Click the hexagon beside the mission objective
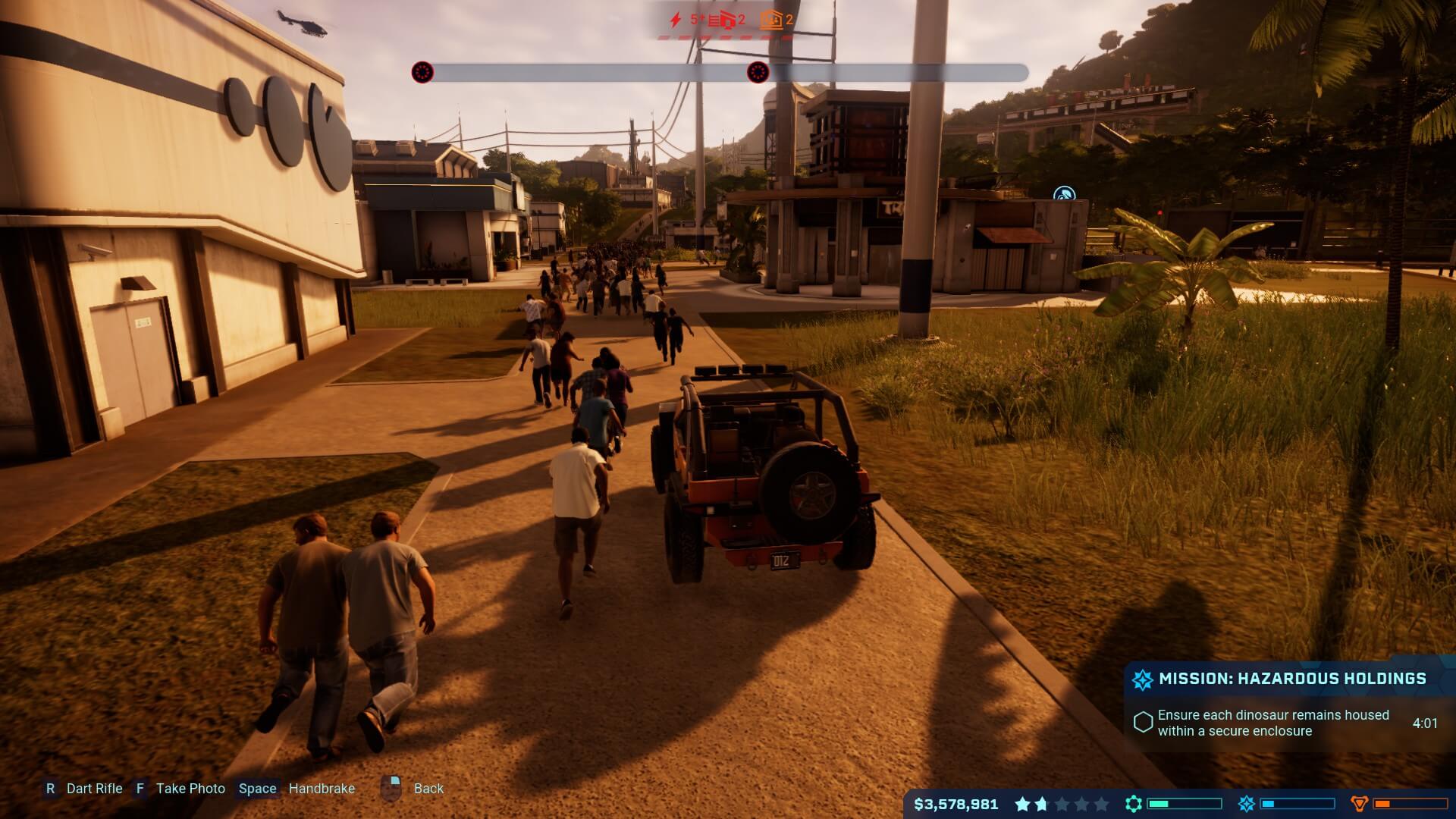 click(1143, 722)
